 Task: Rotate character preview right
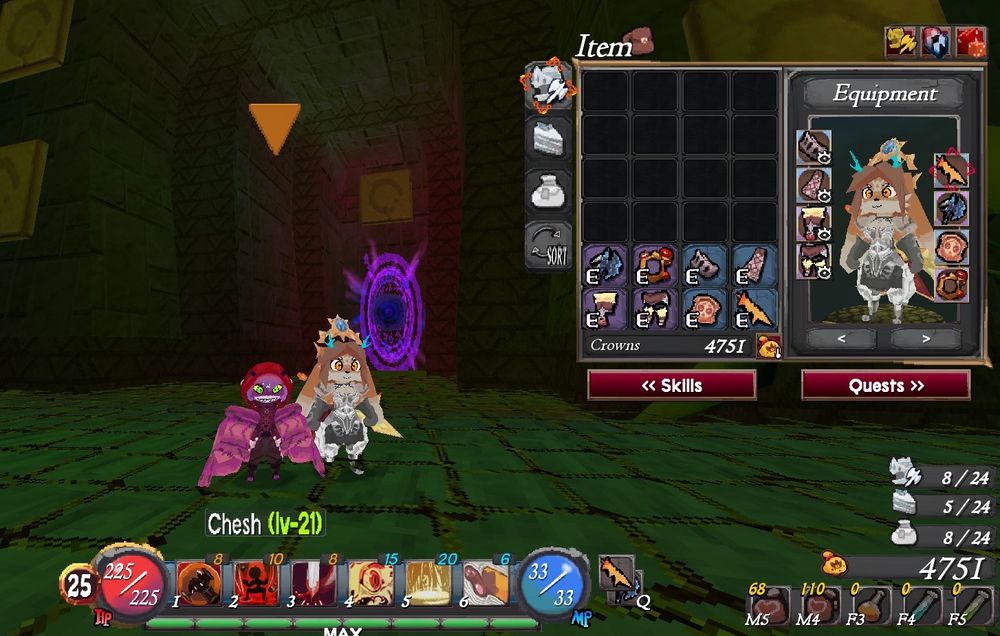pos(926,339)
